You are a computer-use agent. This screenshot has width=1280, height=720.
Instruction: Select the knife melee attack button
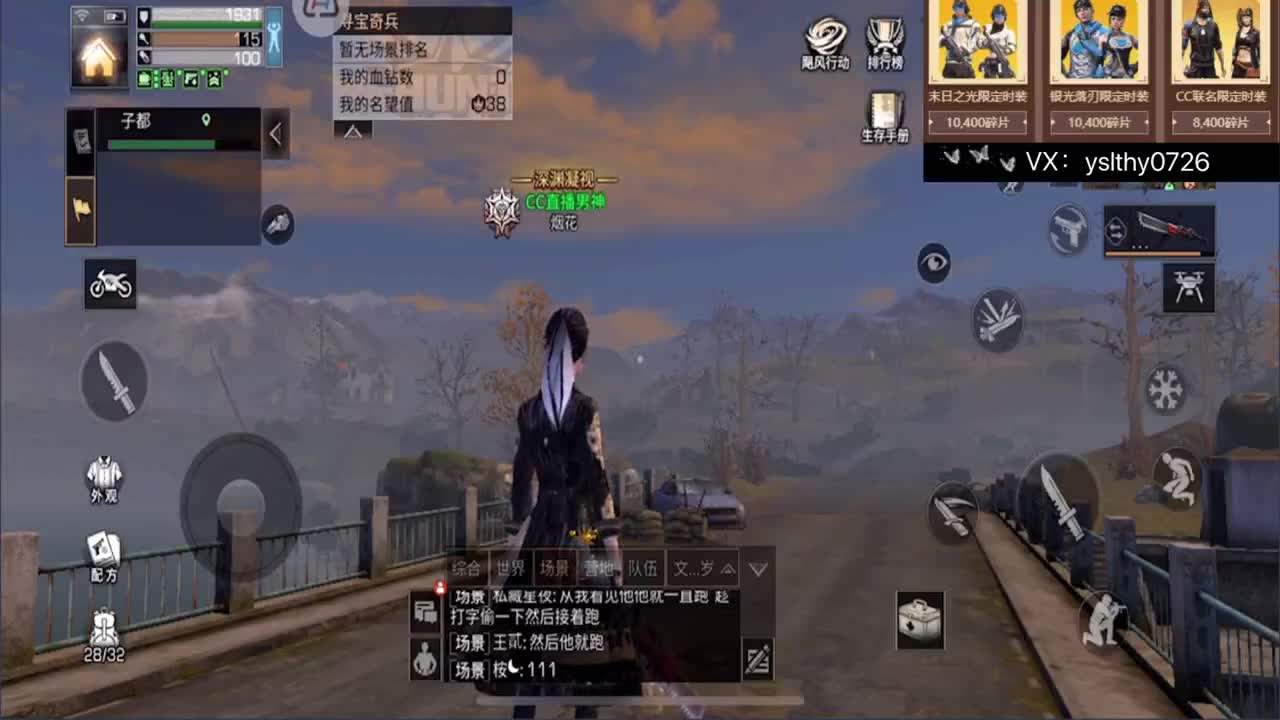(113, 383)
